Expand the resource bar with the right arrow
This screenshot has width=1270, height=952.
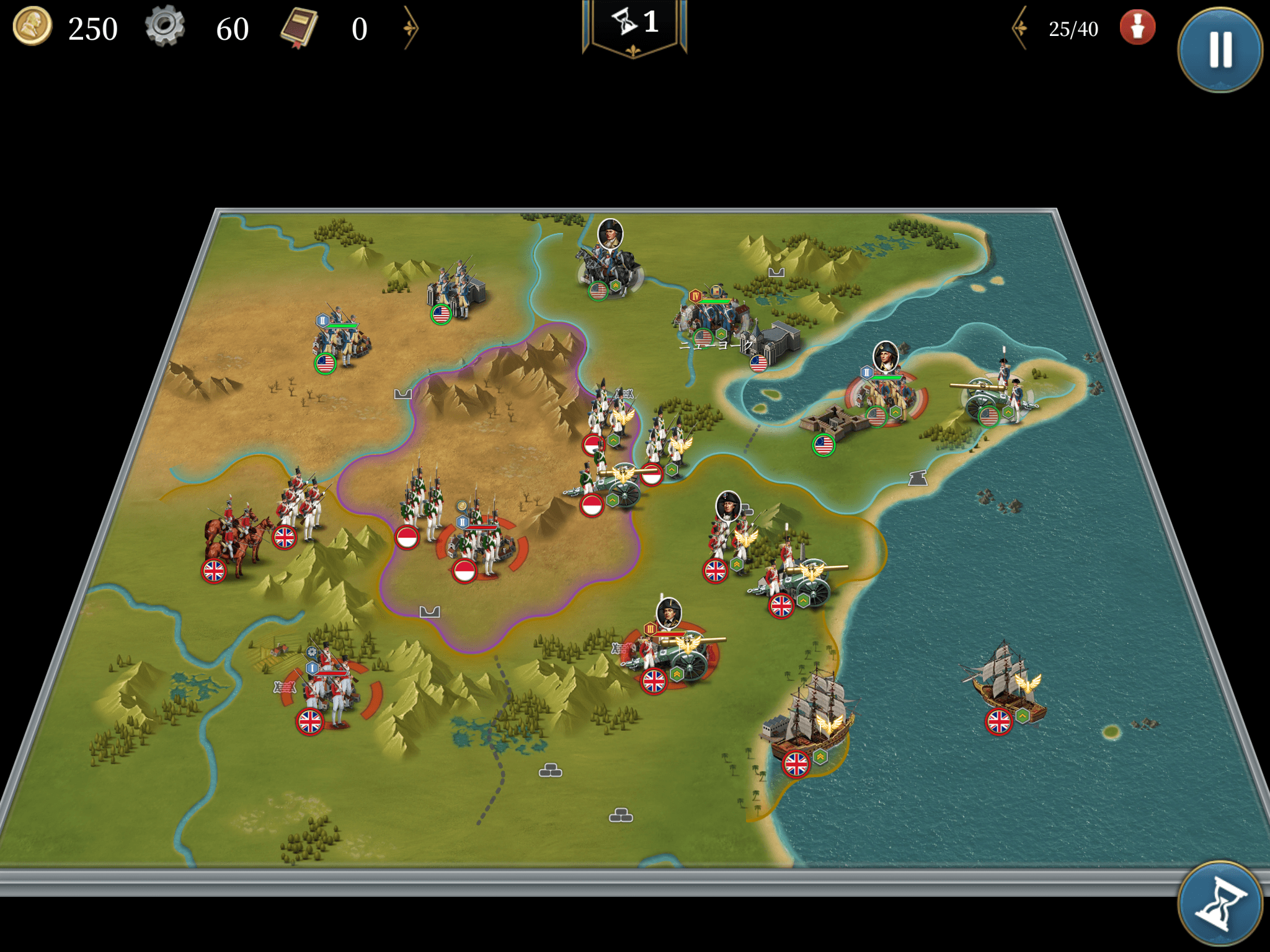coord(410,28)
